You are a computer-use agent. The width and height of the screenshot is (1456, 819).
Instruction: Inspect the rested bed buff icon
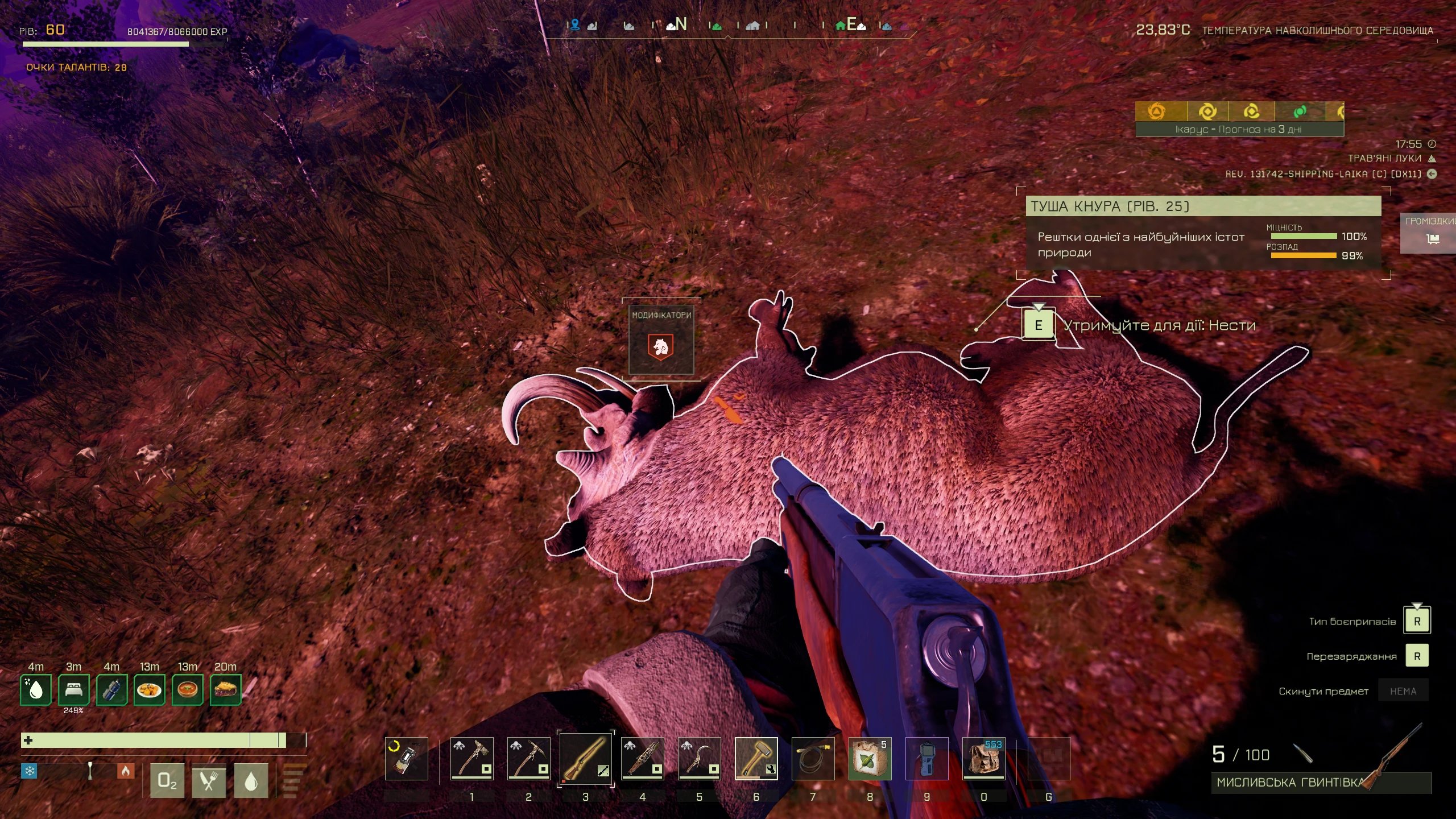tap(73, 690)
